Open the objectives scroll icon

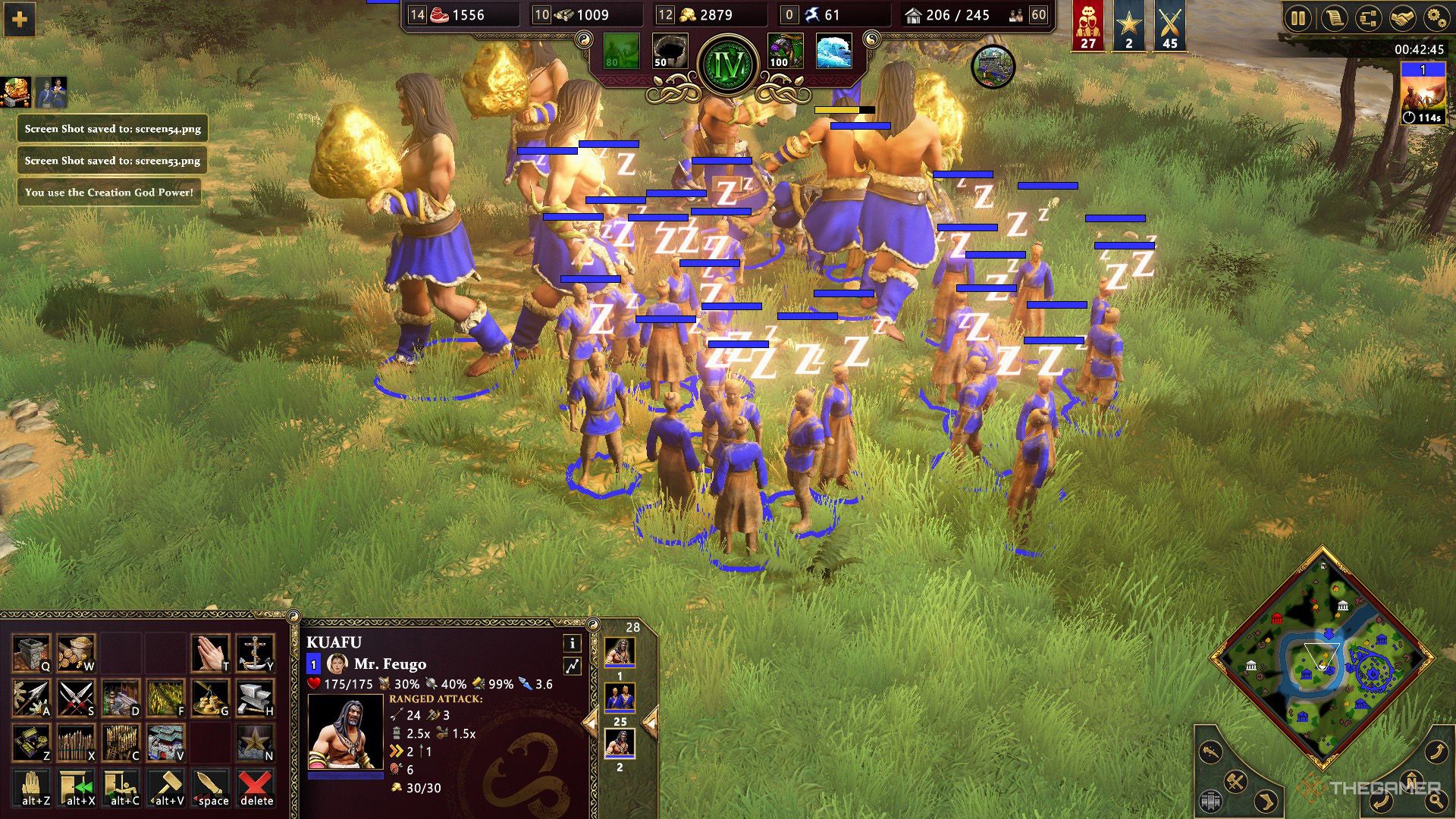(1333, 18)
